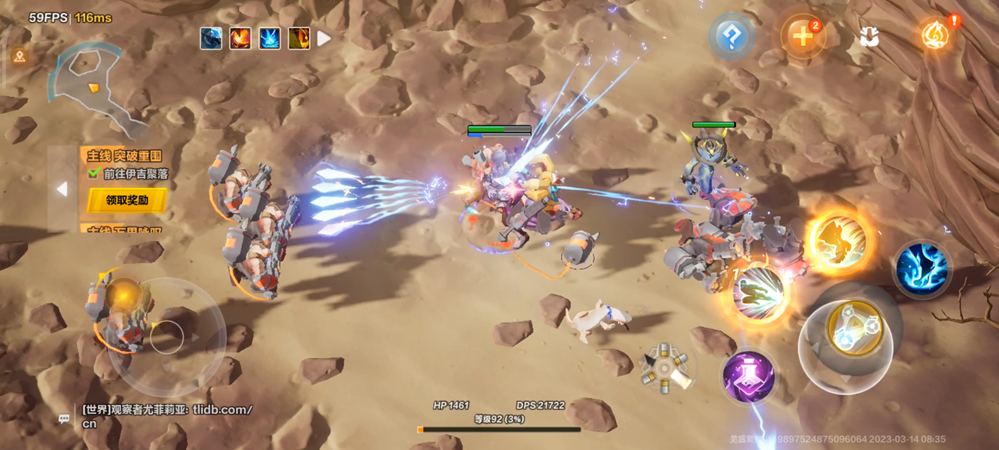999x450 pixels.
Task: Select the main quest 突破重围 entry
Action: [124, 156]
